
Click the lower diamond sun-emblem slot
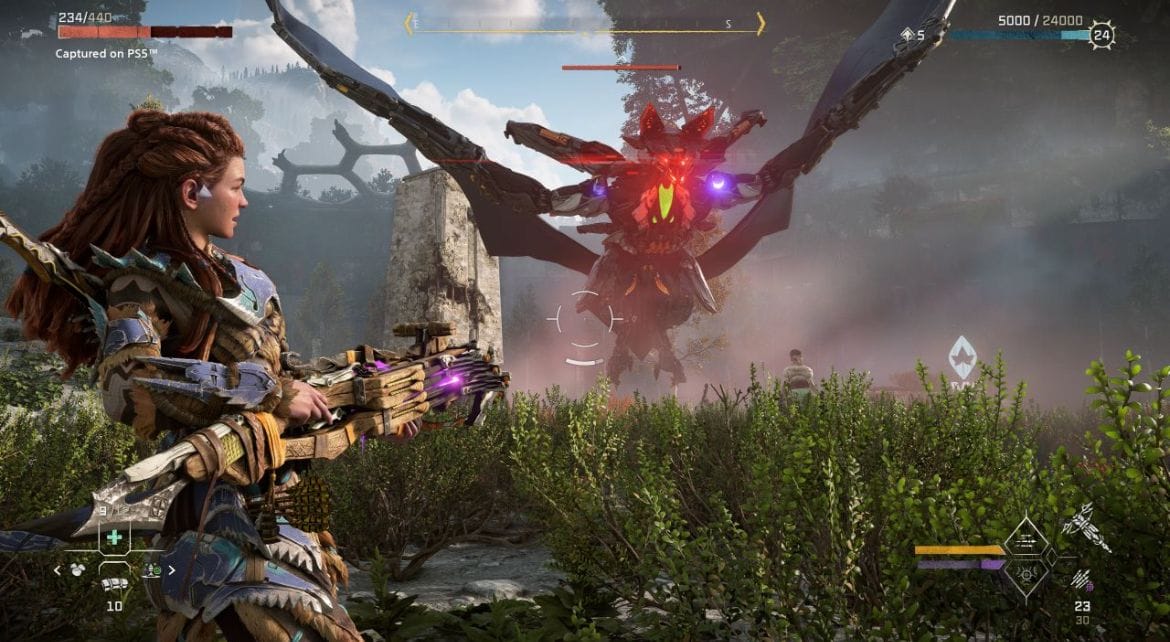[x=1025, y=574]
